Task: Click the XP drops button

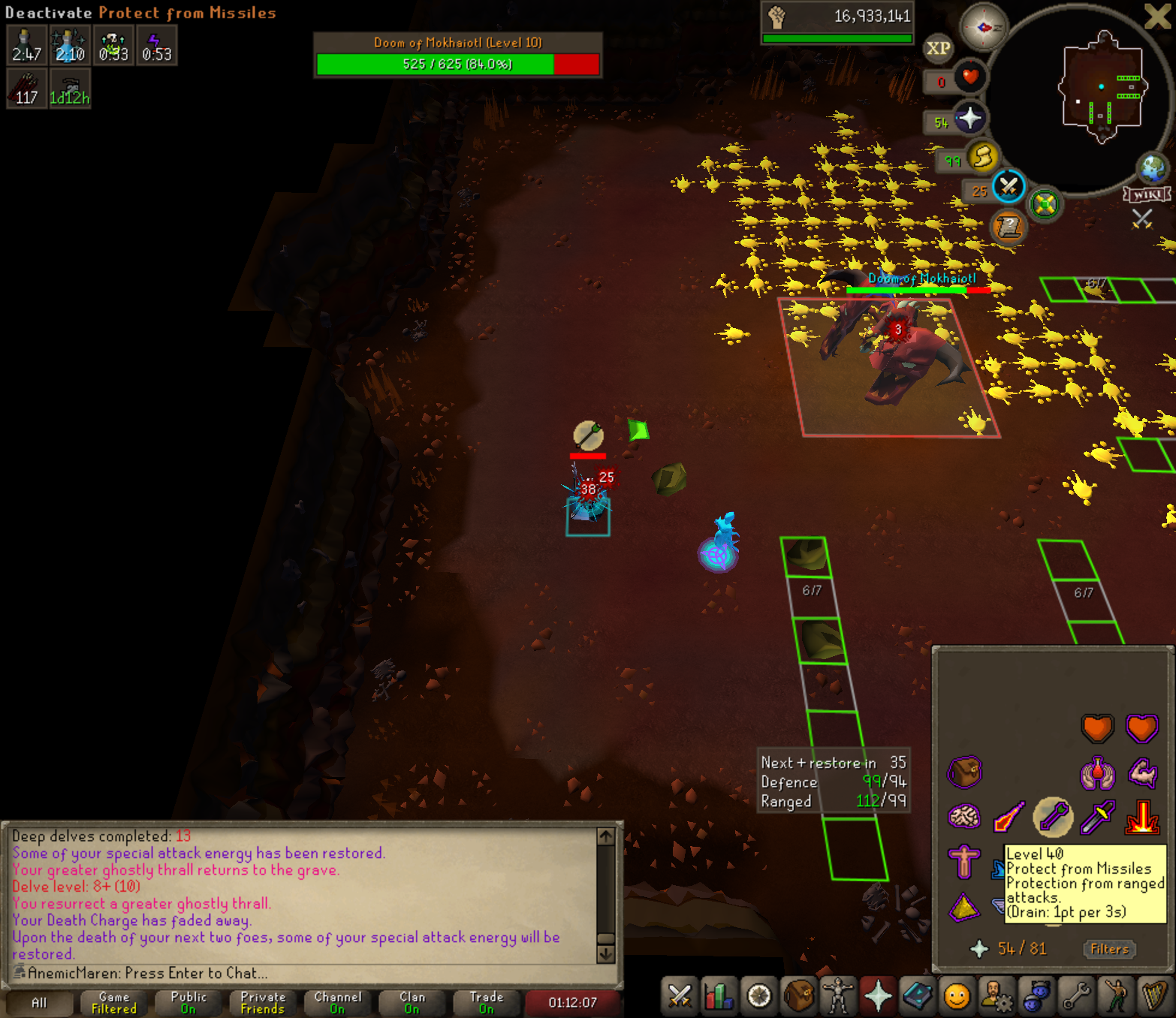Action: click(938, 49)
